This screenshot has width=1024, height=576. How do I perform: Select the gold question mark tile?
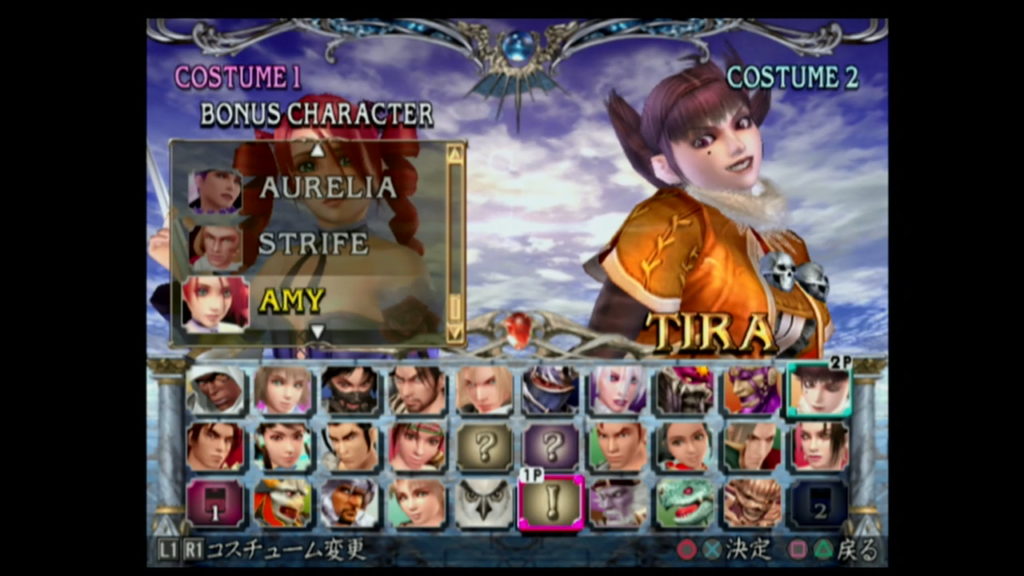click(484, 446)
